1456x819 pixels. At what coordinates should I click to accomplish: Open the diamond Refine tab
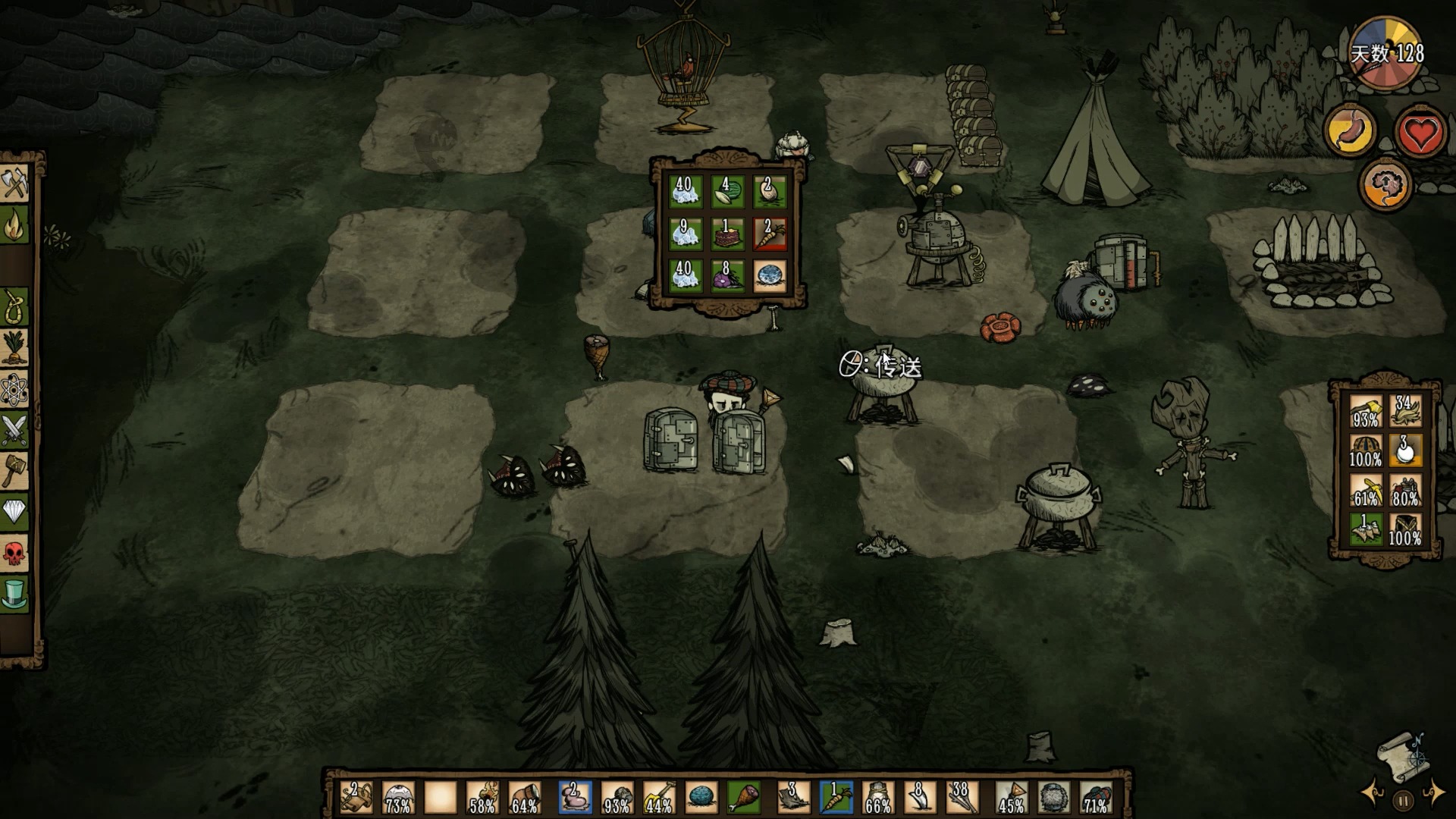(14, 512)
